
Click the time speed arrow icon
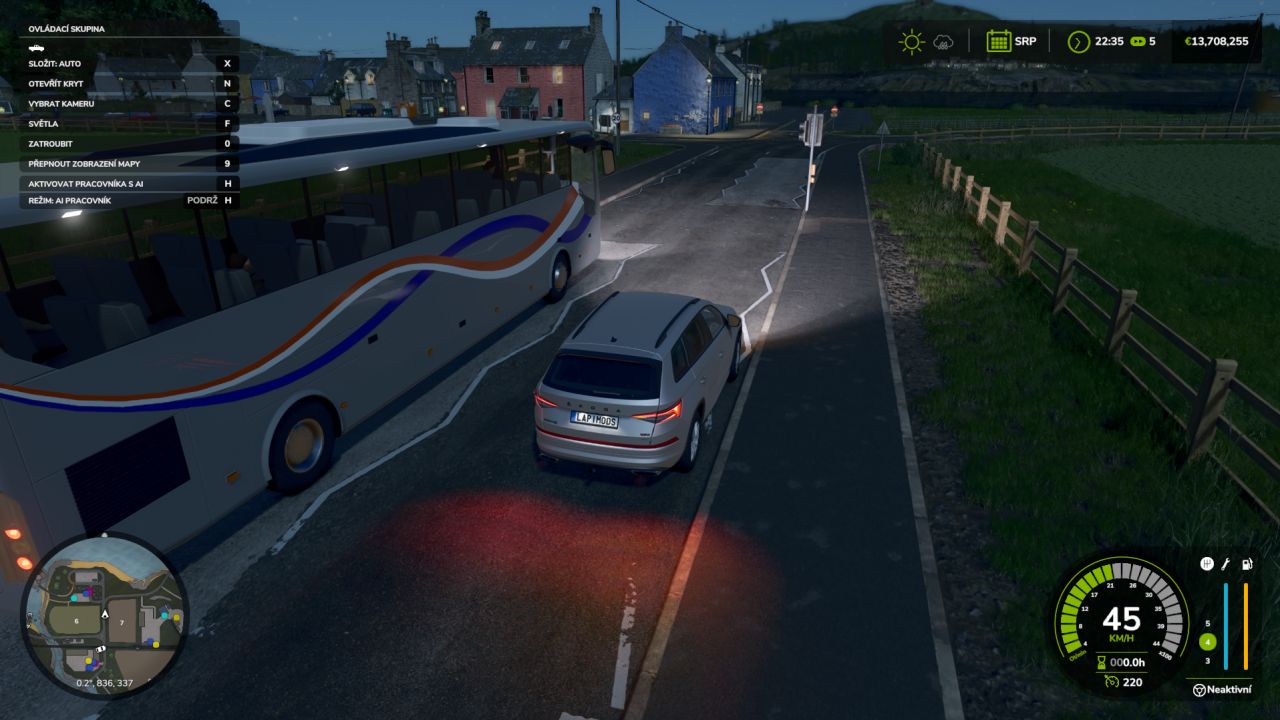pos(1078,41)
